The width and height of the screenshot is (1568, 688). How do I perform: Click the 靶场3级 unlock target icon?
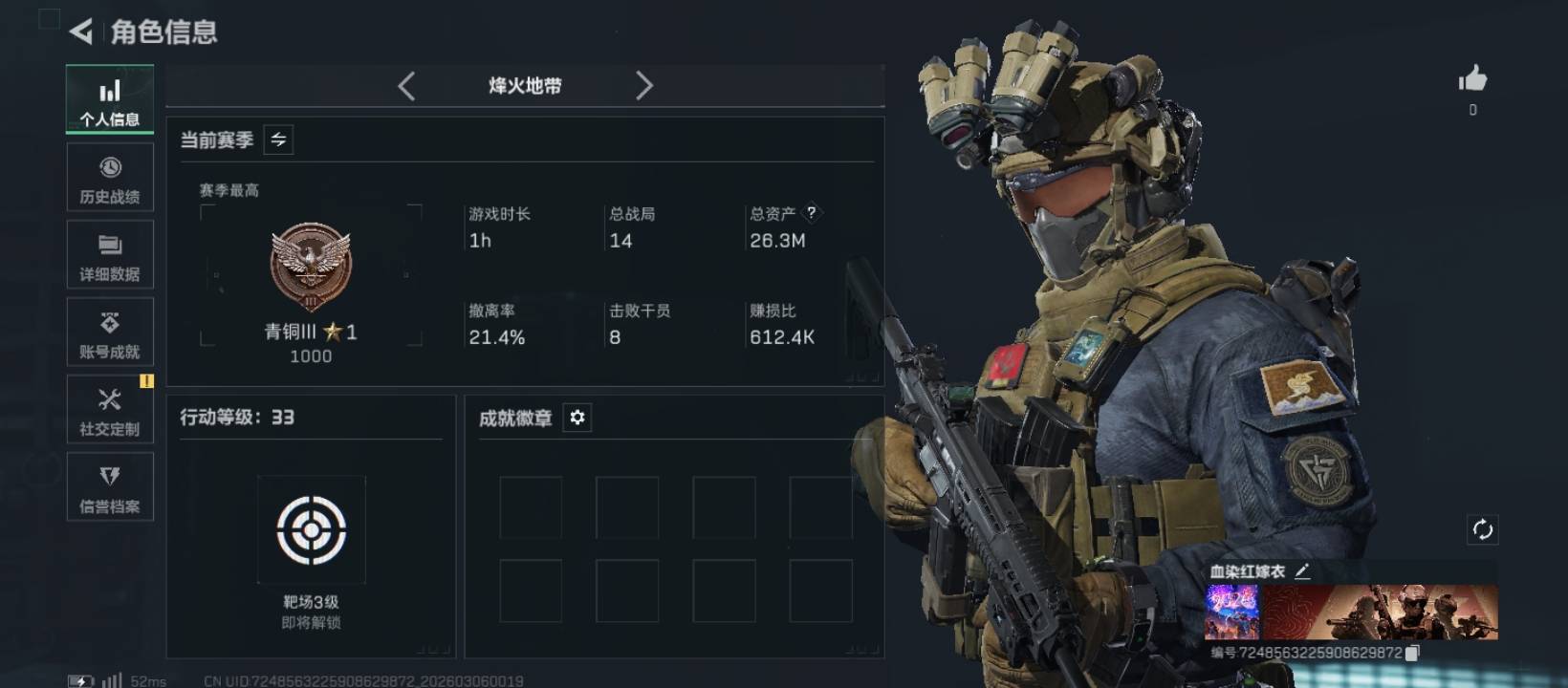click(x=309, y=530)
